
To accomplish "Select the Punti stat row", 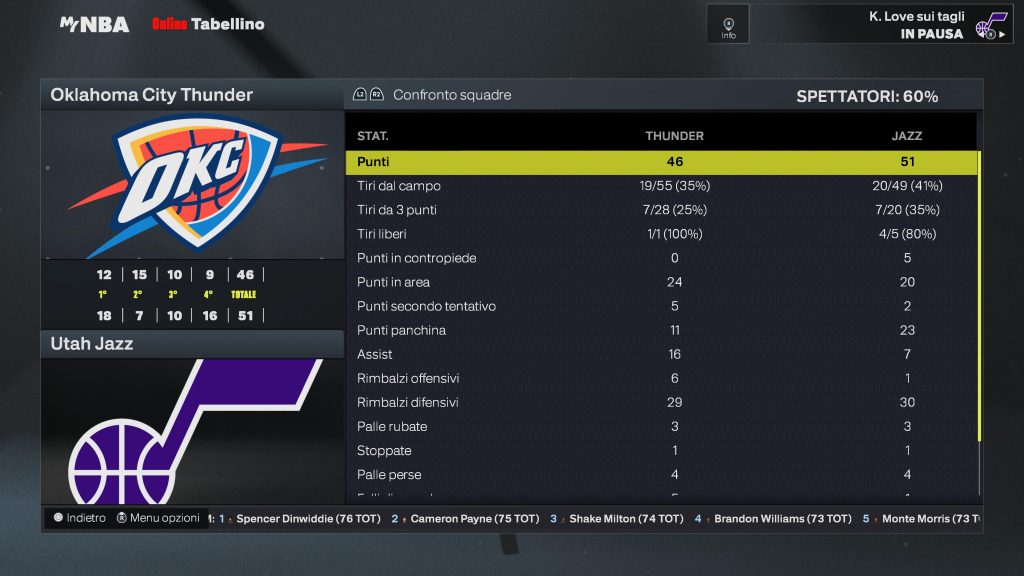I will [661, 162].
